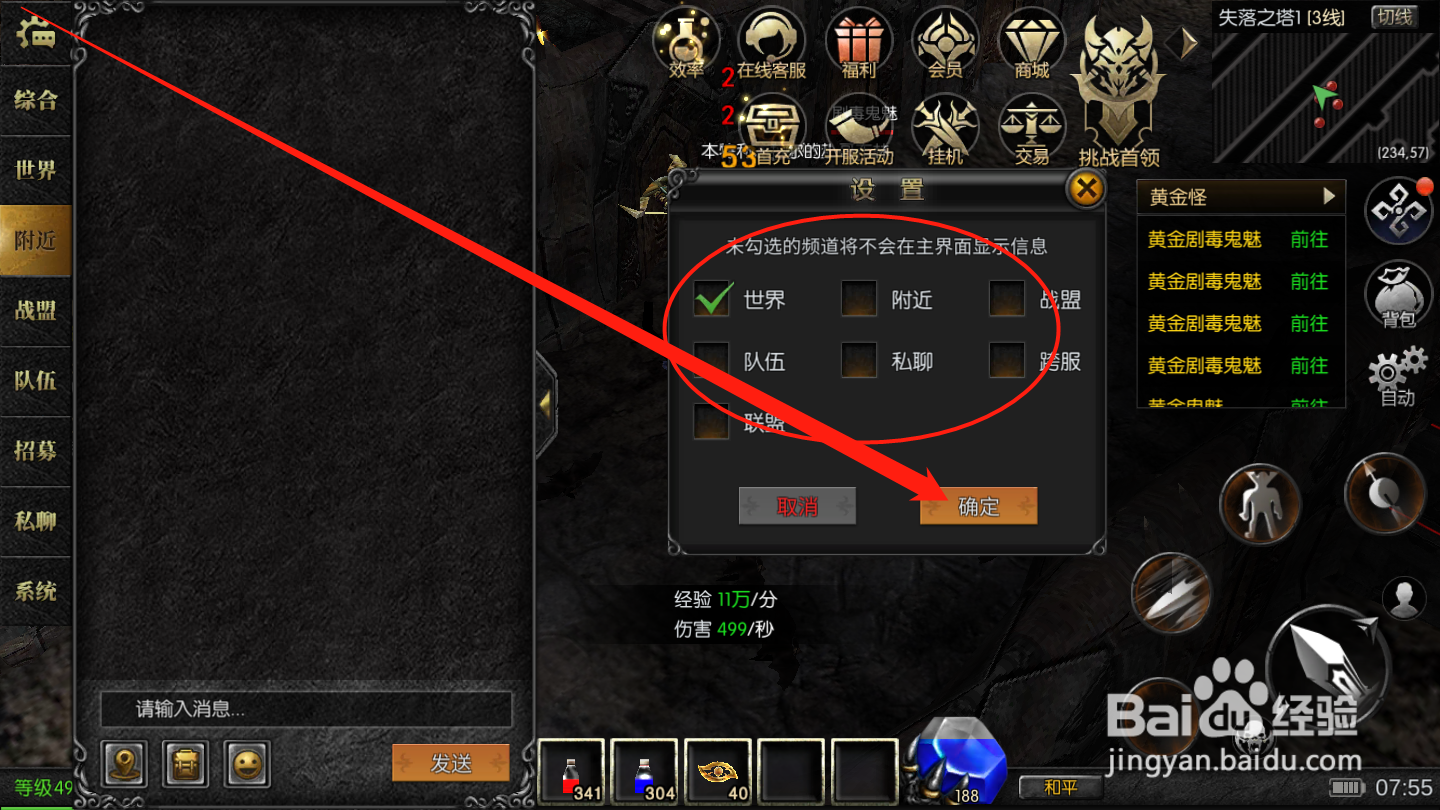This screenshot has width=1440, height=810.
Task: Uncheck the 世界 channel checkbox
Action: (x=711, y=299)
